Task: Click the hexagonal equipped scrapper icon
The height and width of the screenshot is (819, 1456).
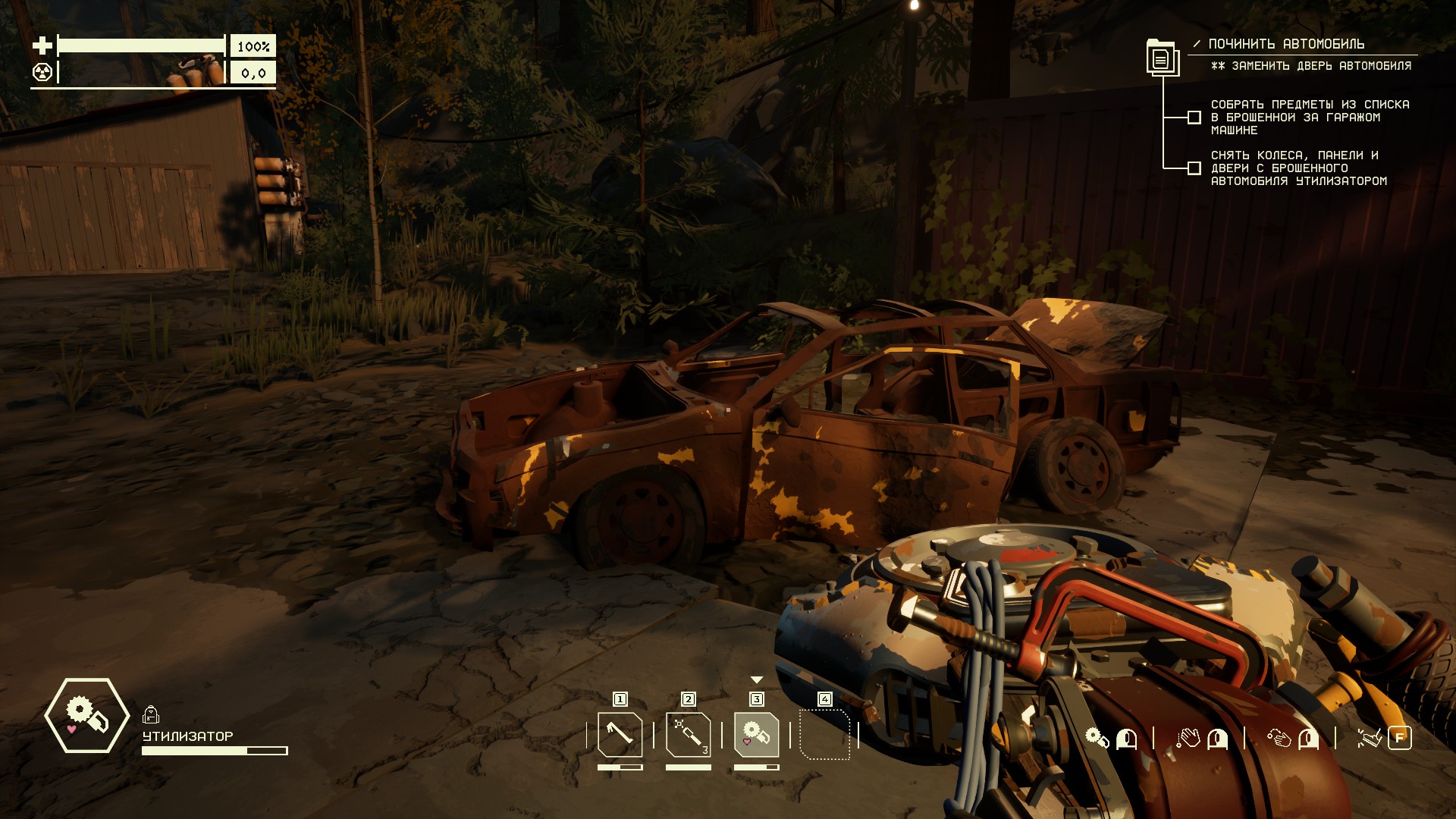Action: coord(87,715)
